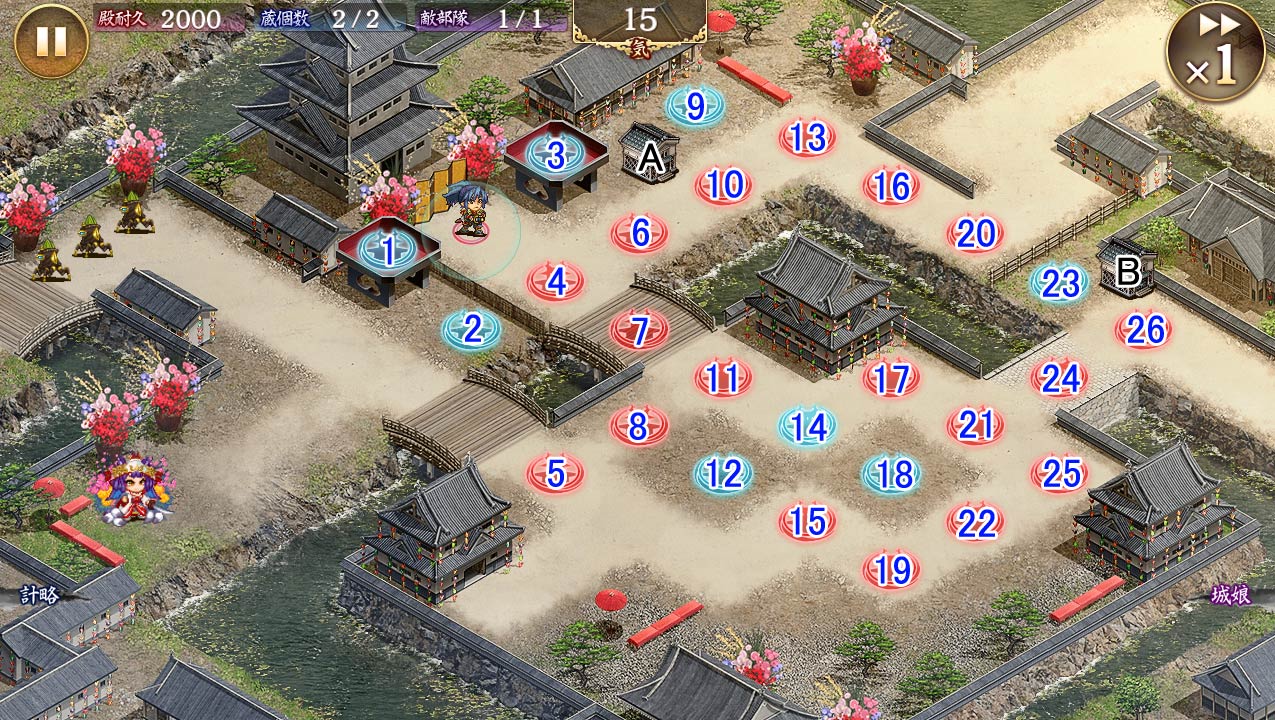Select red deployment spot 26
Screen dimensions: 1275x720
pos(1143,329)
